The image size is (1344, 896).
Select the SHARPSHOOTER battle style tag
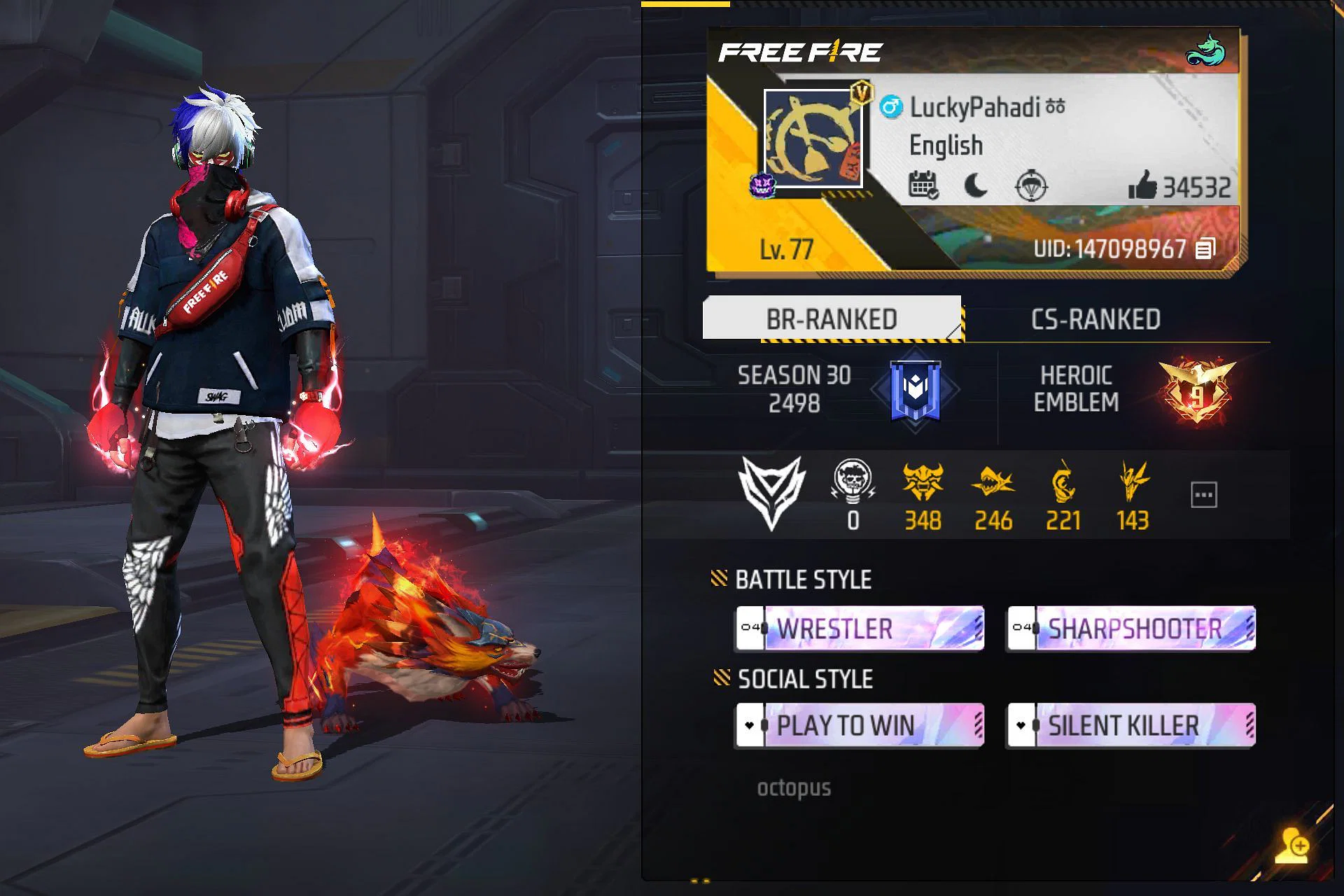[x=1131, y=629]
